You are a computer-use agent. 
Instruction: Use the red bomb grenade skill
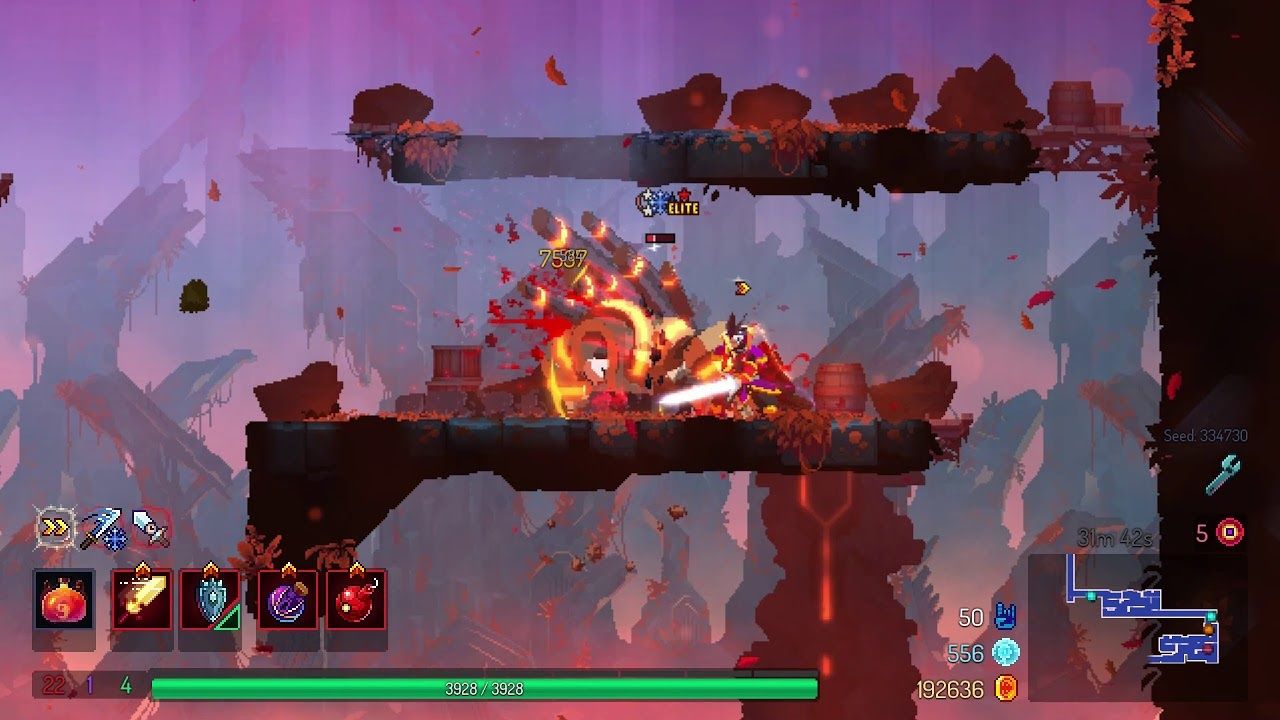coord(356,600)
